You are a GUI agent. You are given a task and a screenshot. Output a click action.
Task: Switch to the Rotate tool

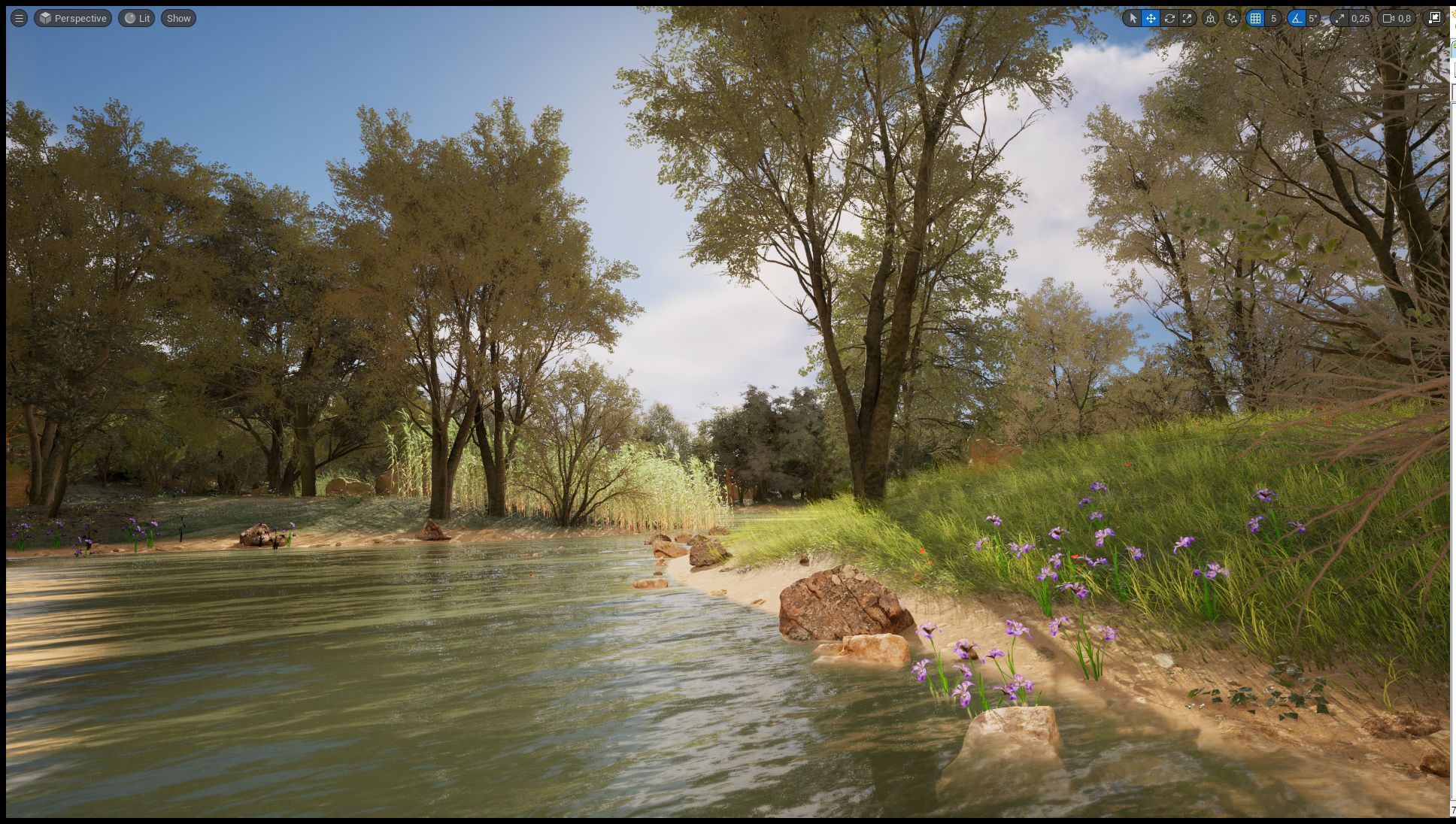click(1170, 19)
